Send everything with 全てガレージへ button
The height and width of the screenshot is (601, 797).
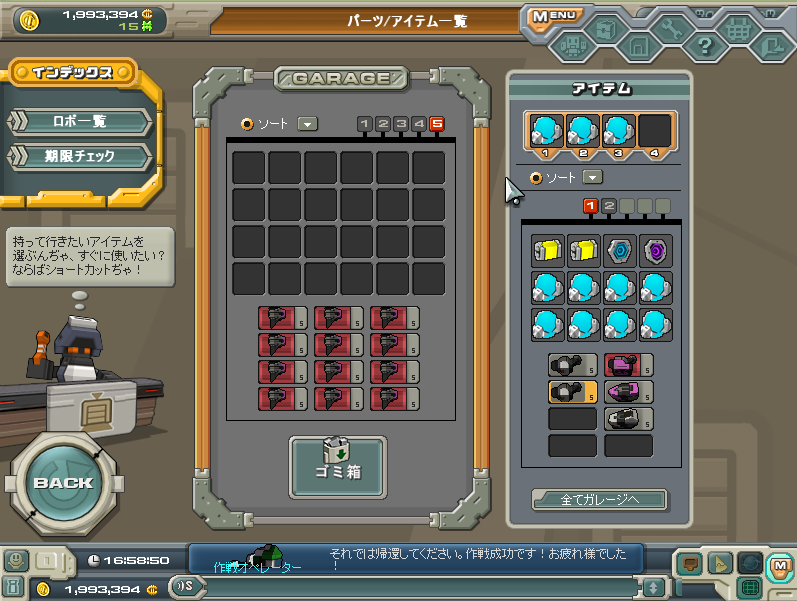(599, 499)
